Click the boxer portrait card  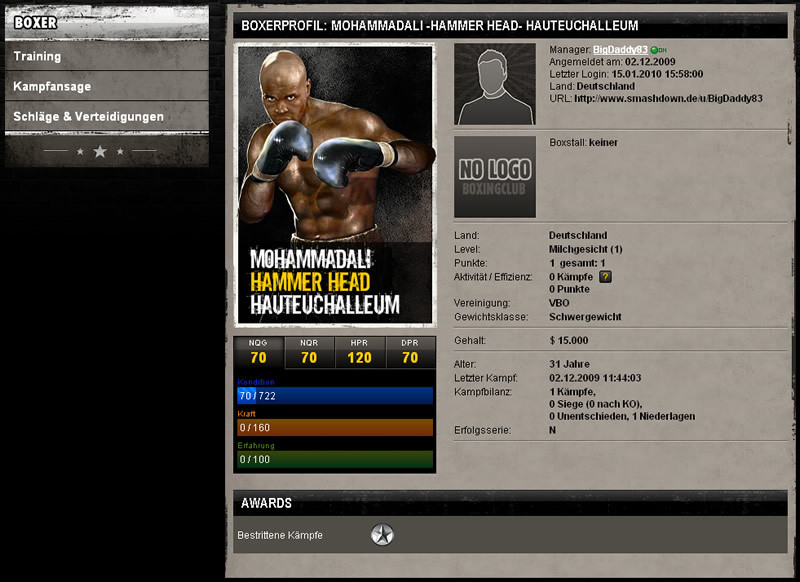[x=334, y=185]
